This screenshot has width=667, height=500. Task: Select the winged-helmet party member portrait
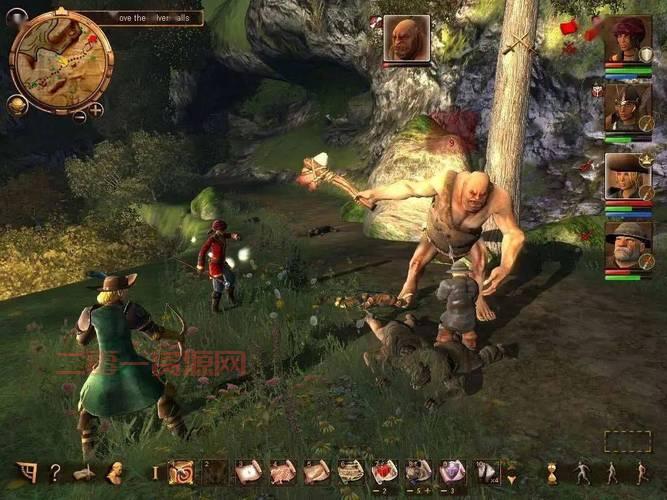click(x=627, y=108)
